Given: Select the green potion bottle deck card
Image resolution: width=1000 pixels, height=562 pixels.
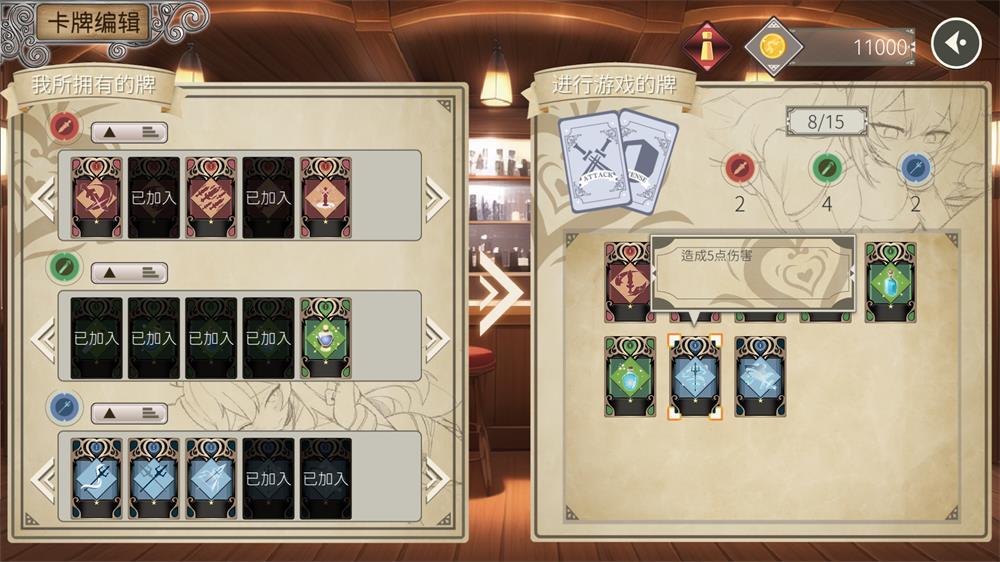Looking at the screenshot, I should click(890, 282).
